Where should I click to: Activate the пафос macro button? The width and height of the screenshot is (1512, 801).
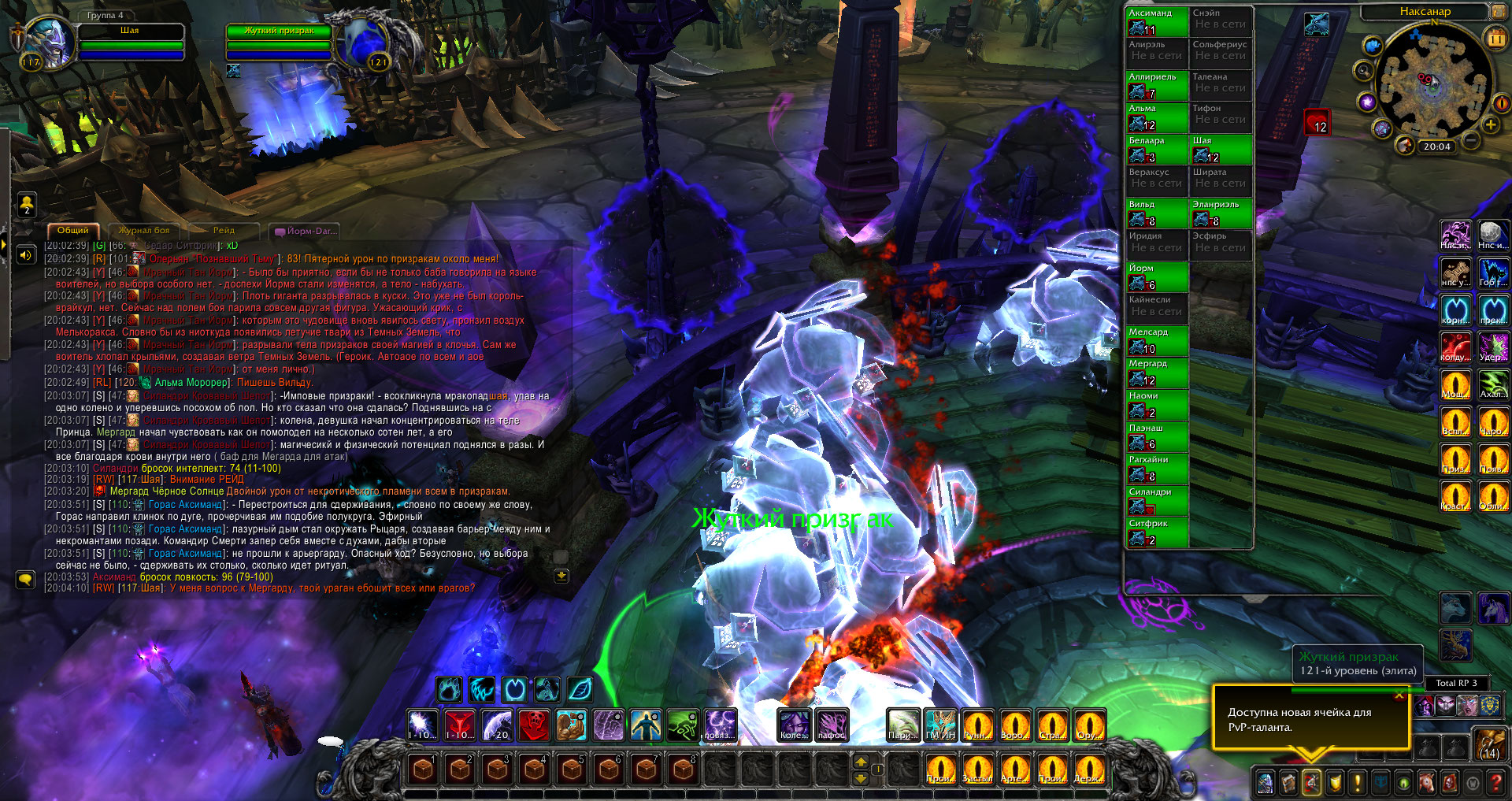pyautogui.click(x=831, y=725)
